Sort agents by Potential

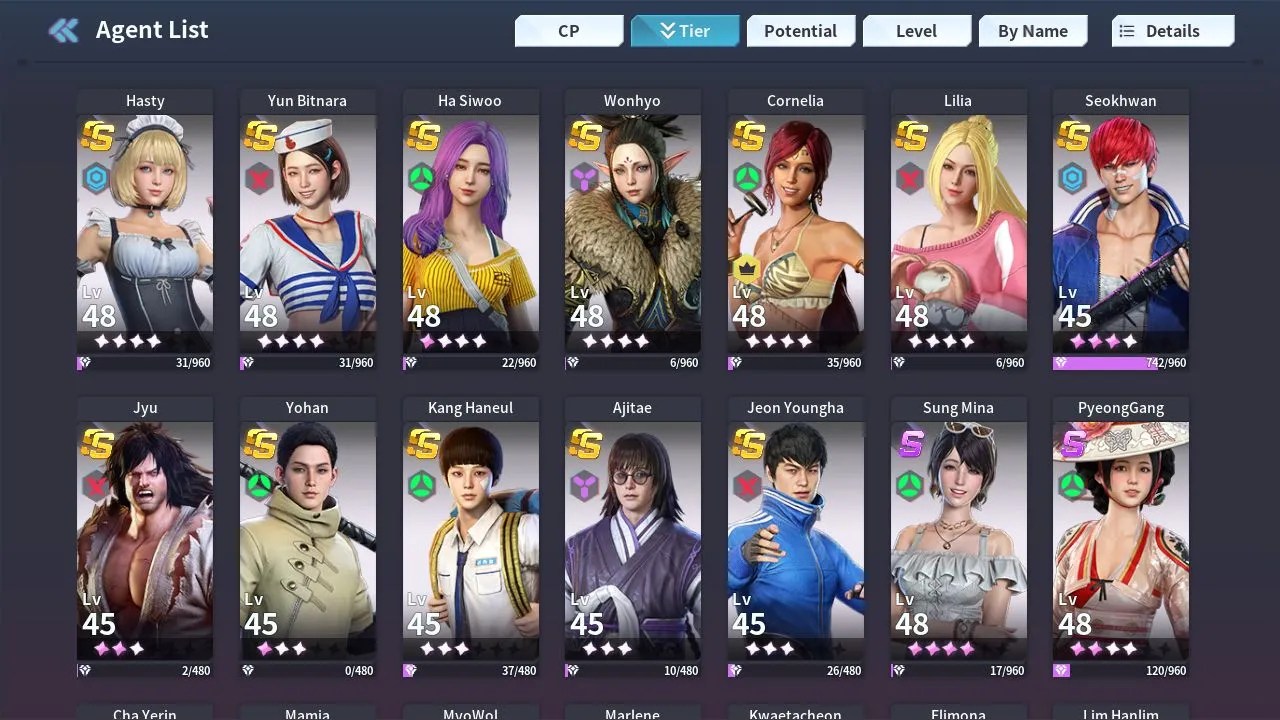(x=800, y=31)
